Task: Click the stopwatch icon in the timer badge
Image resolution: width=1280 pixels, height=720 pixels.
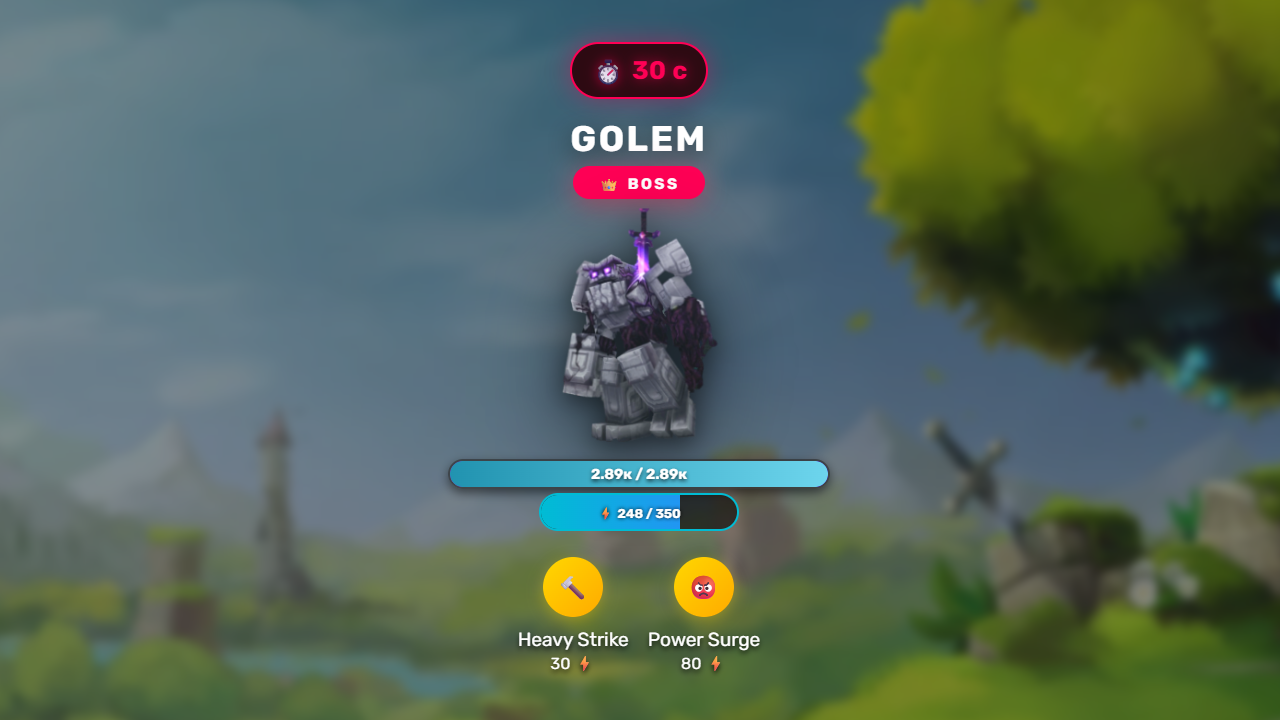Action: (x=608, y=70)
